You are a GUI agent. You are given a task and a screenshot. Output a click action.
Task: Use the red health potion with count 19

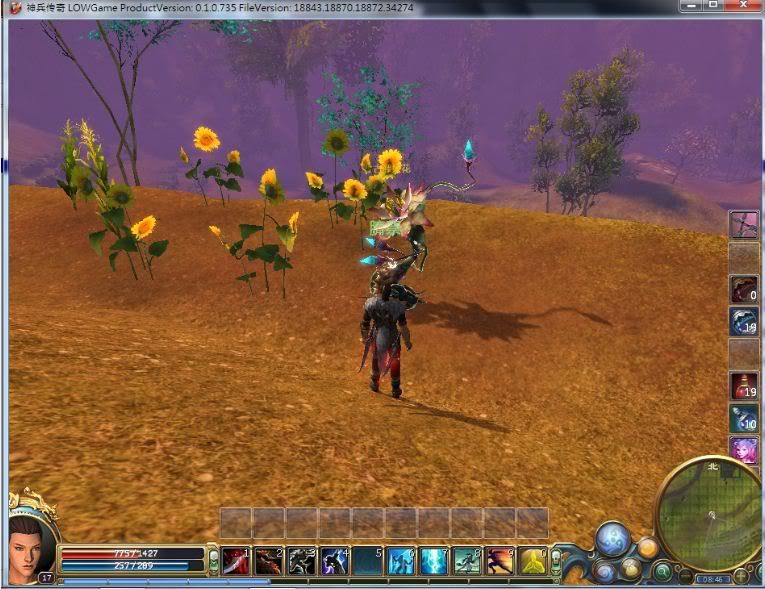point(743,385)
